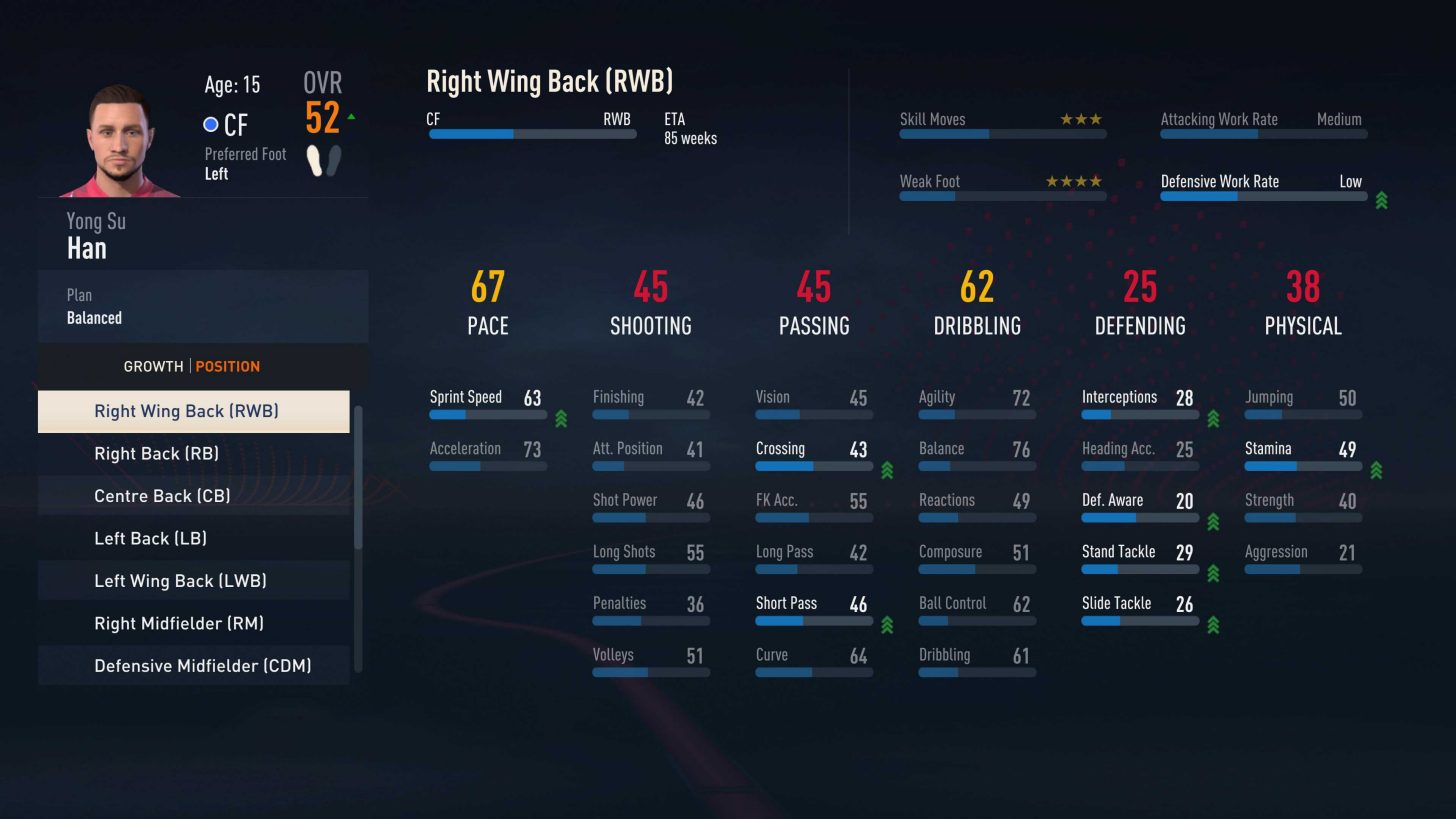Image resolution: width=1456 pixels, height=819 pixels.
Task: Click the Interceptions growth arrow
Action: click(x=1213, y=419)
